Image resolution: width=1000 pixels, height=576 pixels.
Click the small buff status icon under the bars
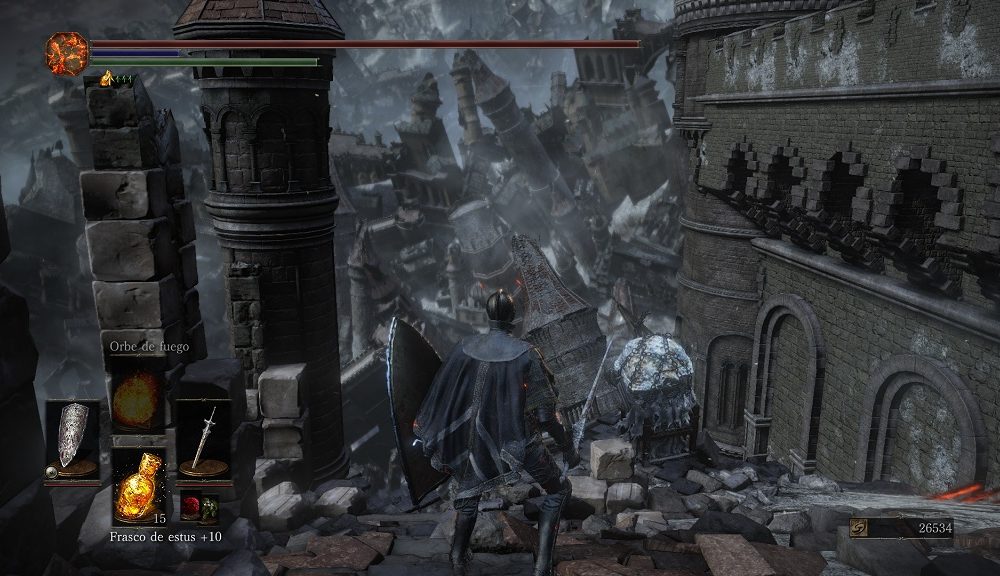106,78
